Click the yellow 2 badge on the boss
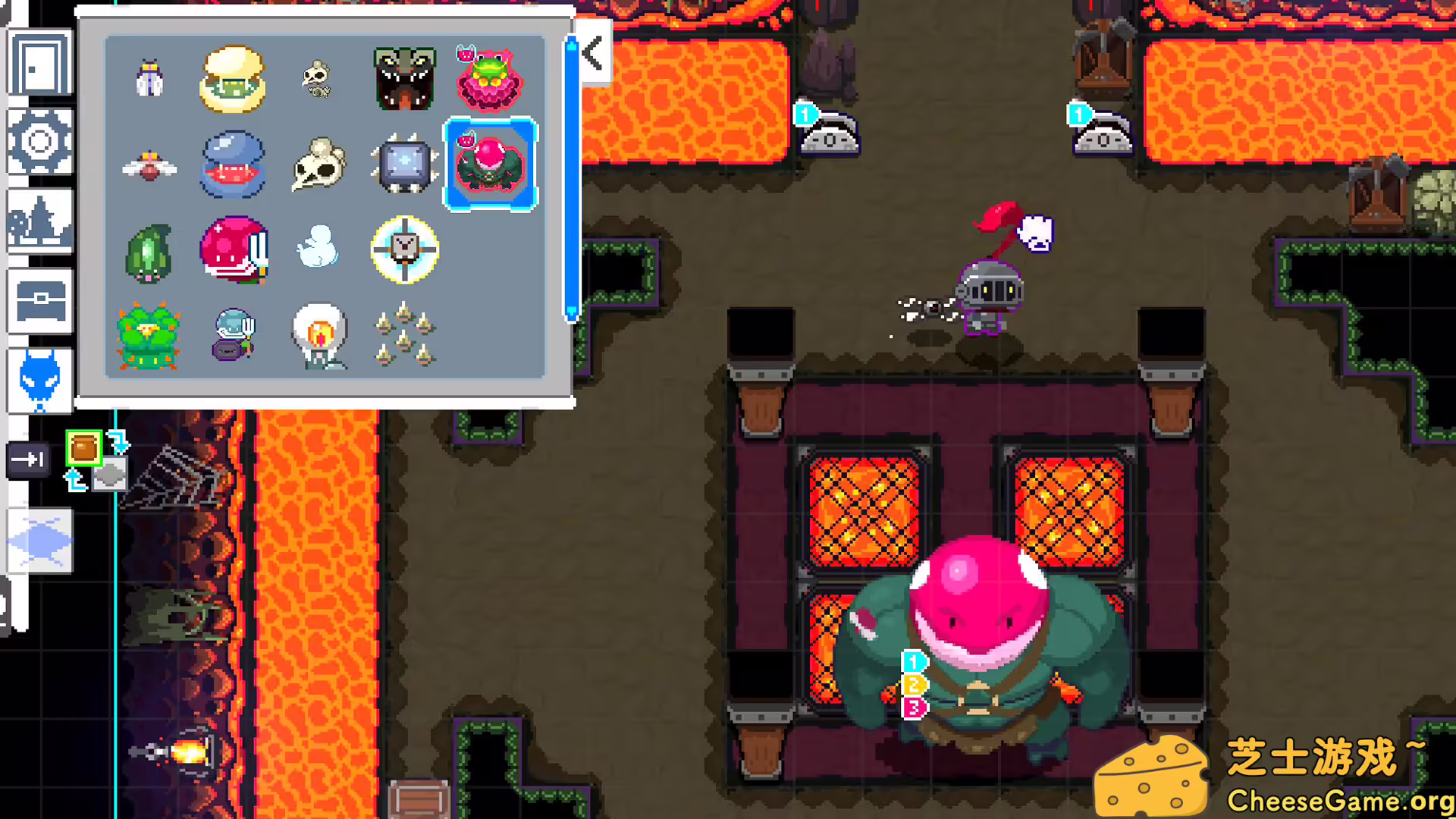Viewport: 1456px width, 819px height. coord(915,684)
